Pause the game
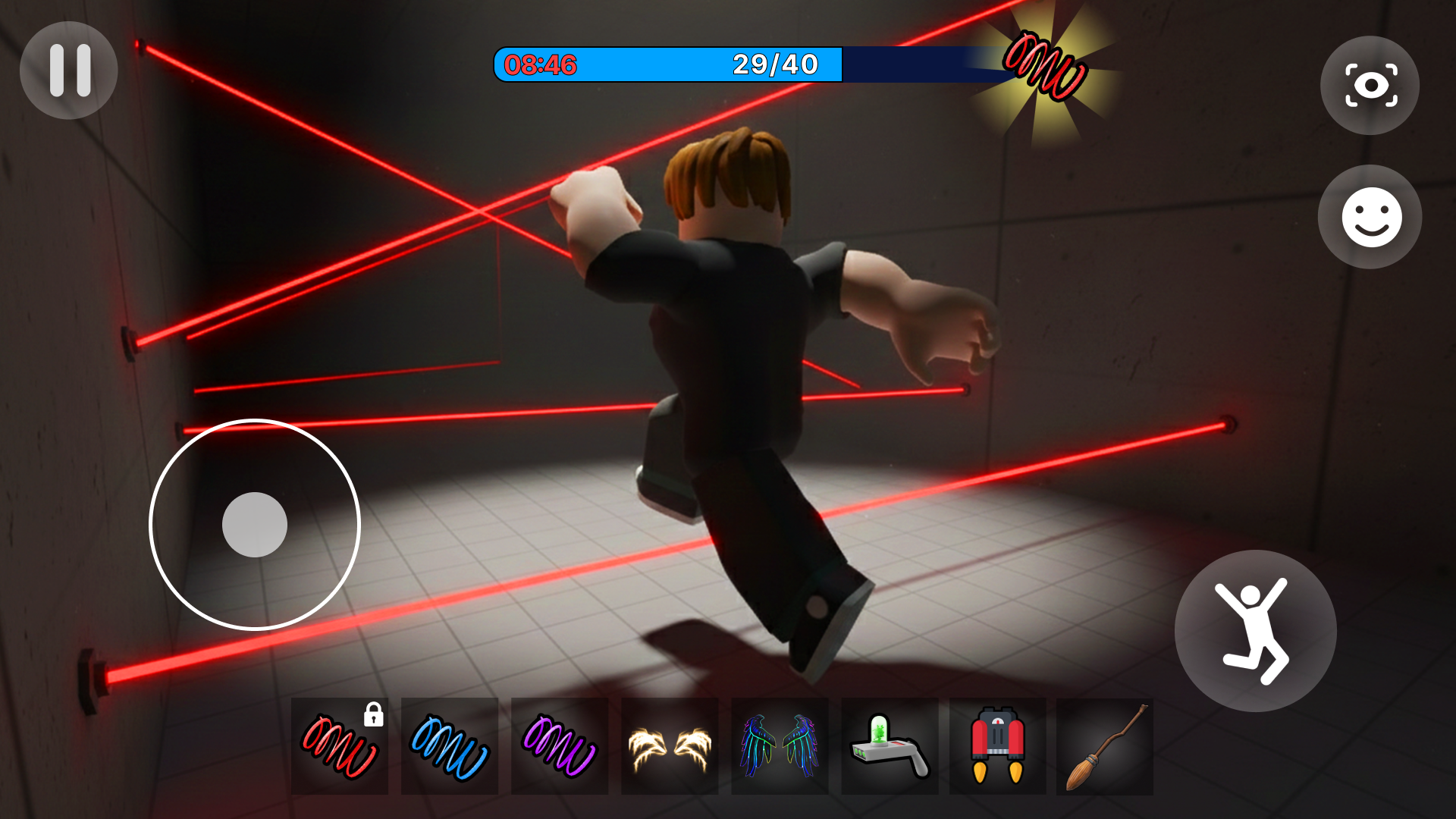1456x819 pixels. (68, 70)
